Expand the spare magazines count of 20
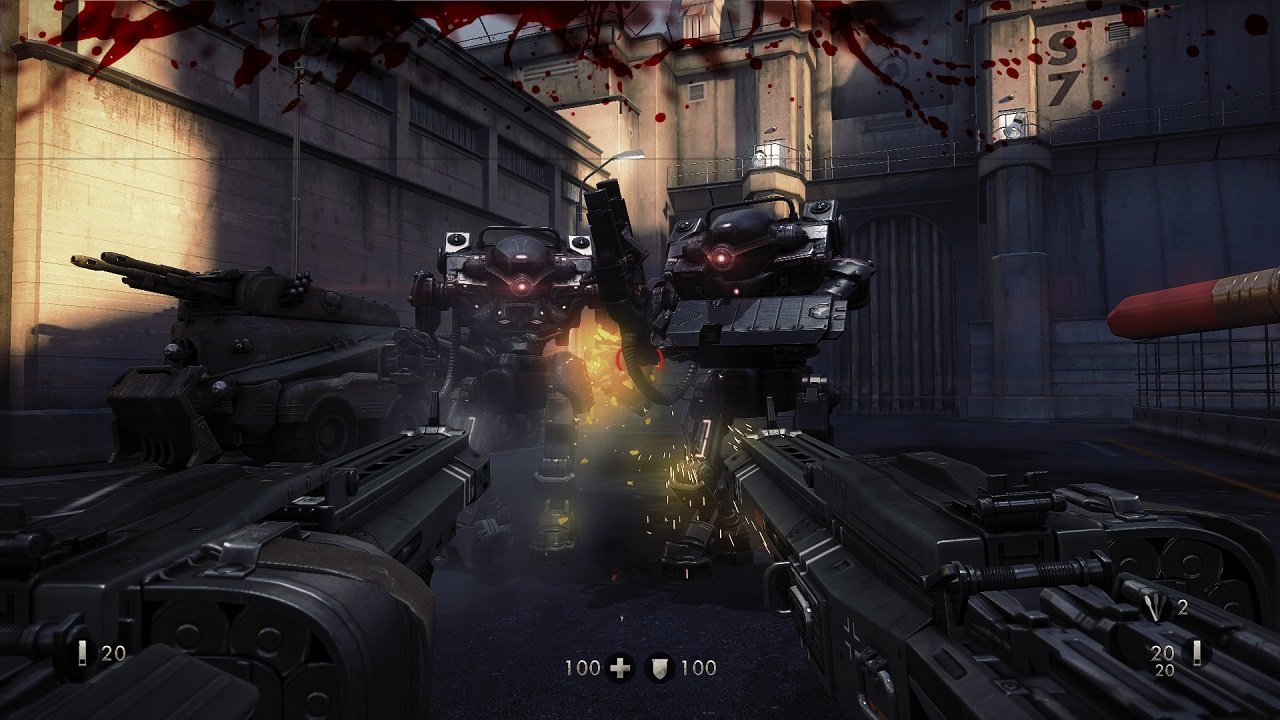Viewport: 1280px width, 720px height. click(x=1162, y=652)
